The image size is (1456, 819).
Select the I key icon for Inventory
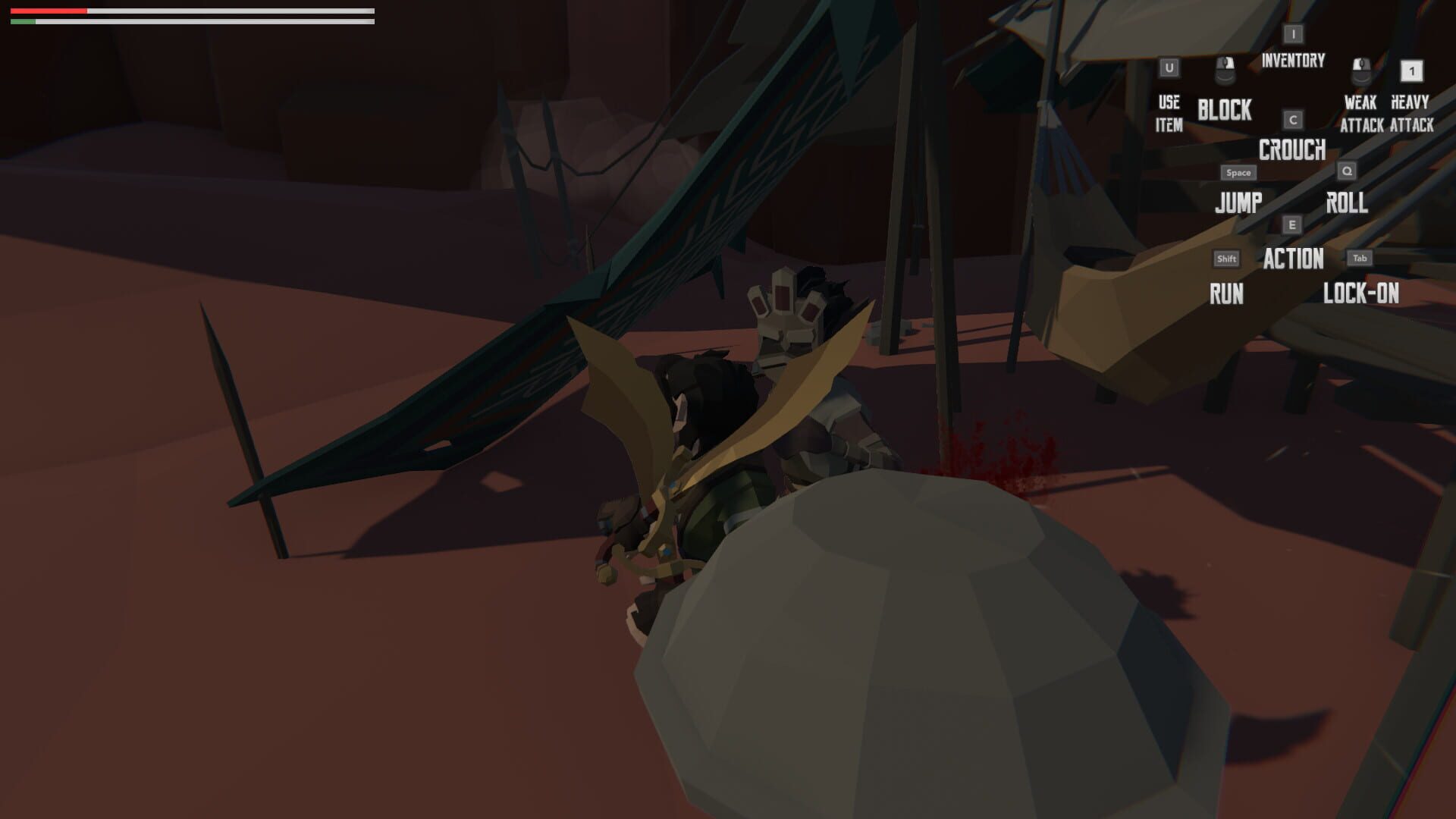[1292, 33]
